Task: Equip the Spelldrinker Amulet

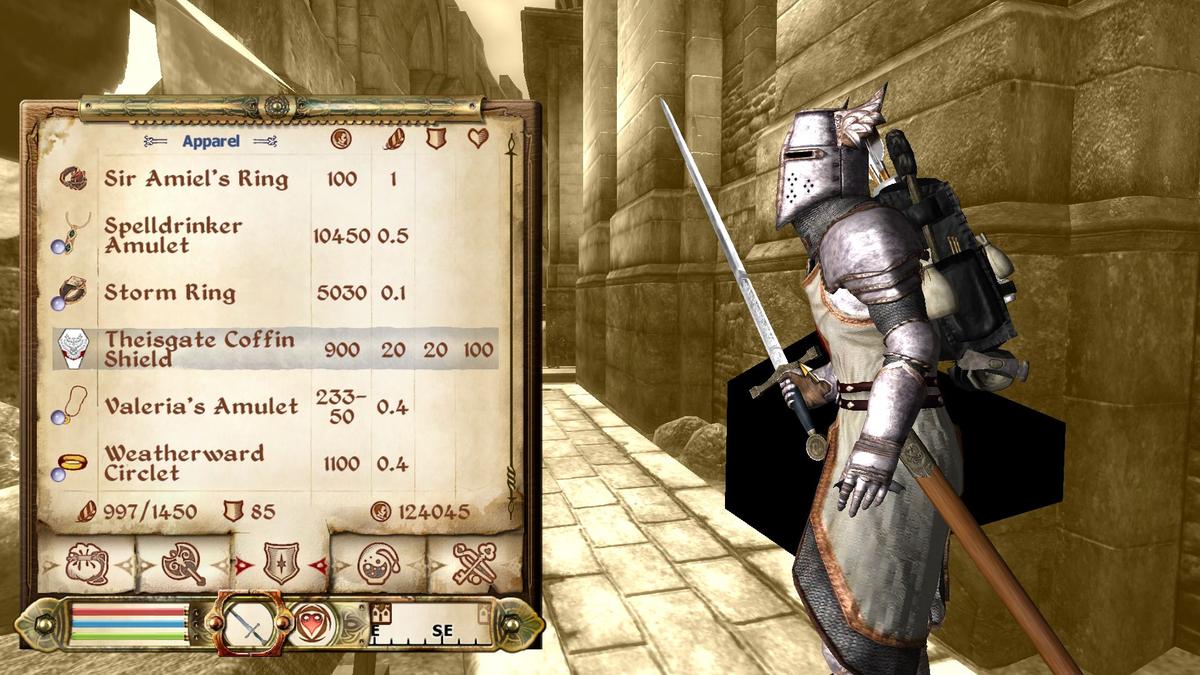Action: point(173,236)
